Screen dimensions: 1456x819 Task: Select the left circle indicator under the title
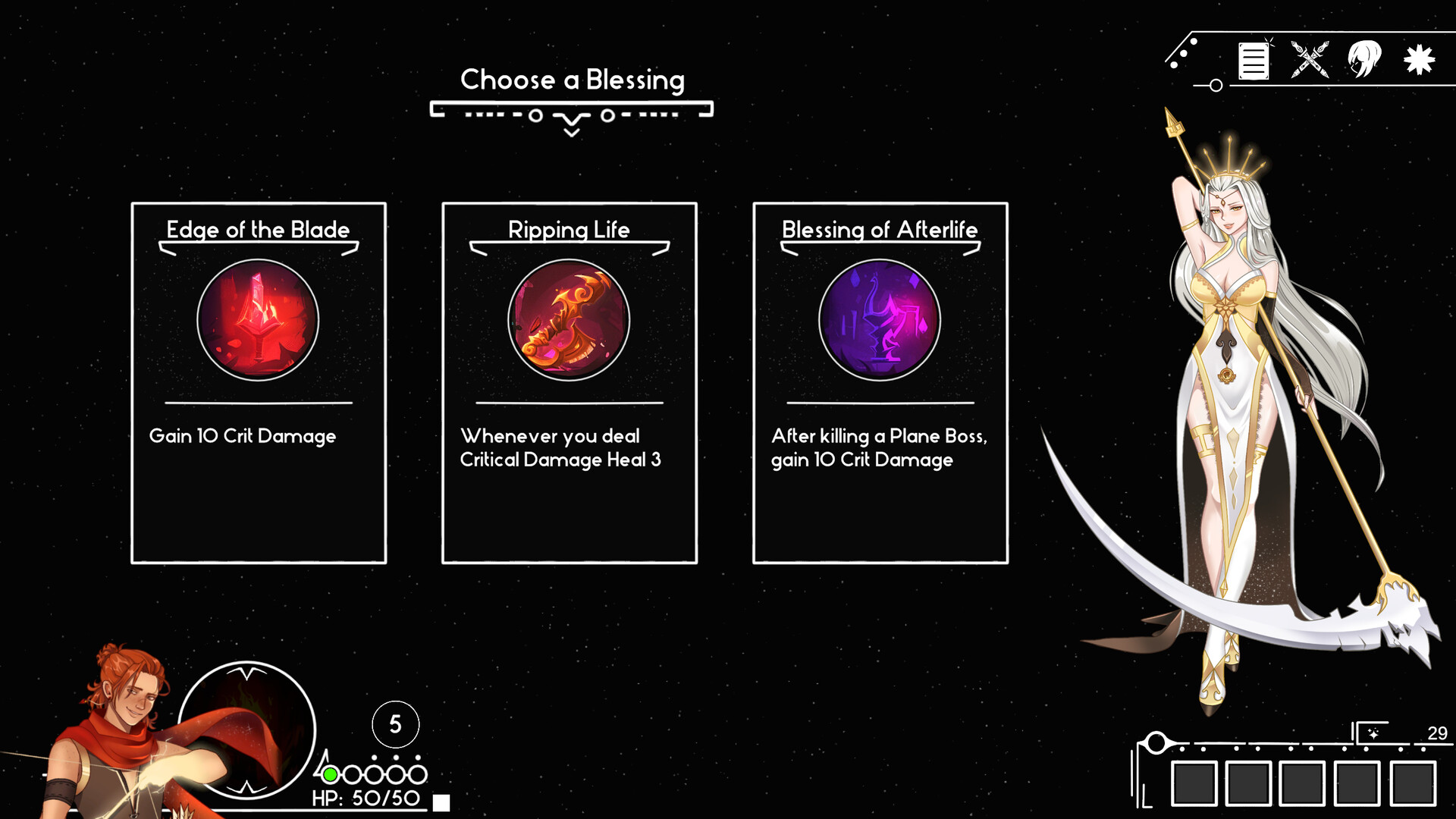click(535, 117)
